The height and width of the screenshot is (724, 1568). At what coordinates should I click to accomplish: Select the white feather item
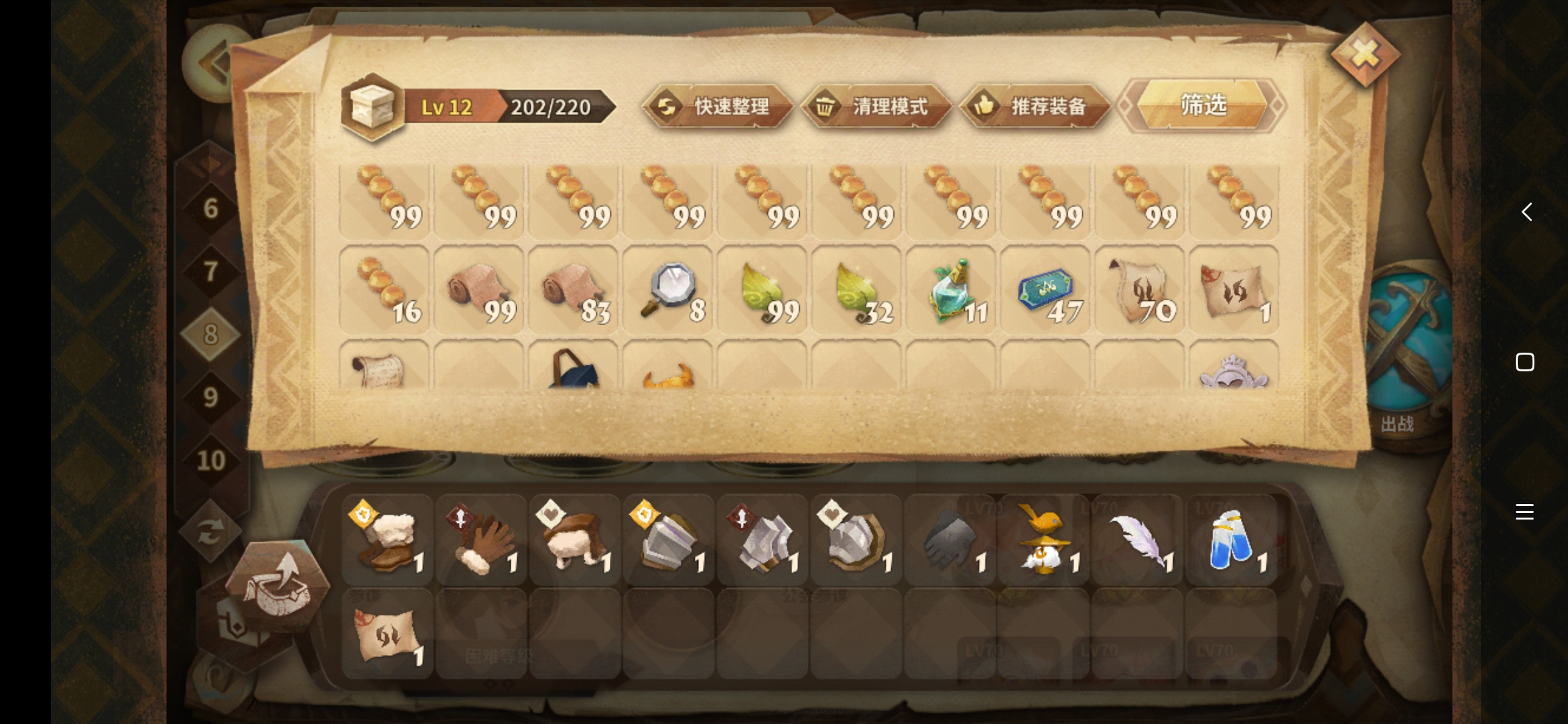click(1137, 540)
